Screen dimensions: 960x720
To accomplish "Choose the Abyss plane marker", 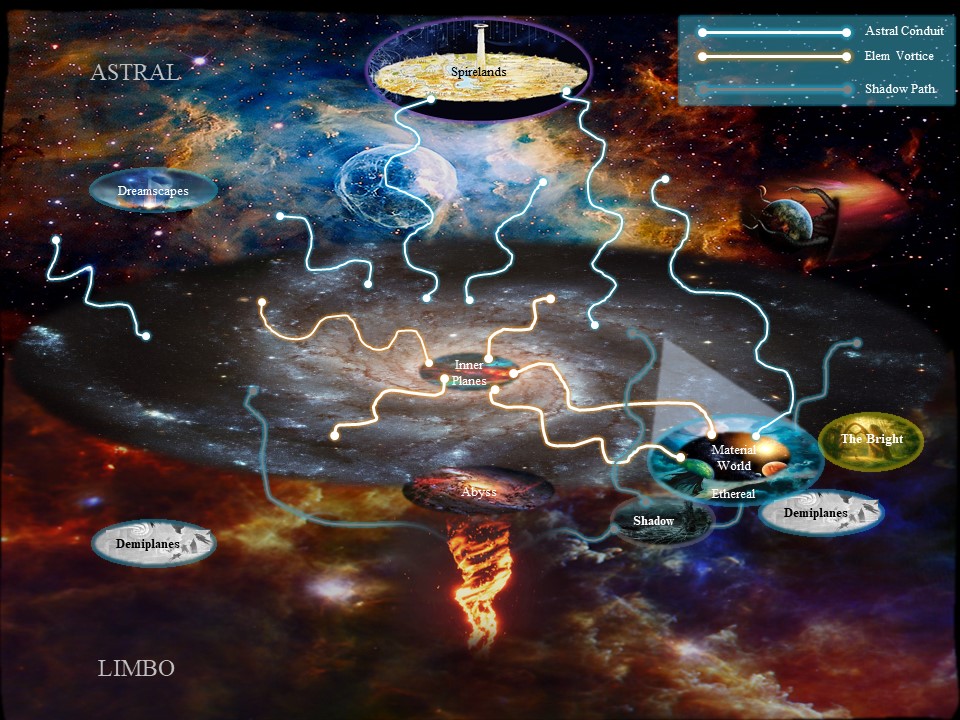I will [478, 491].
